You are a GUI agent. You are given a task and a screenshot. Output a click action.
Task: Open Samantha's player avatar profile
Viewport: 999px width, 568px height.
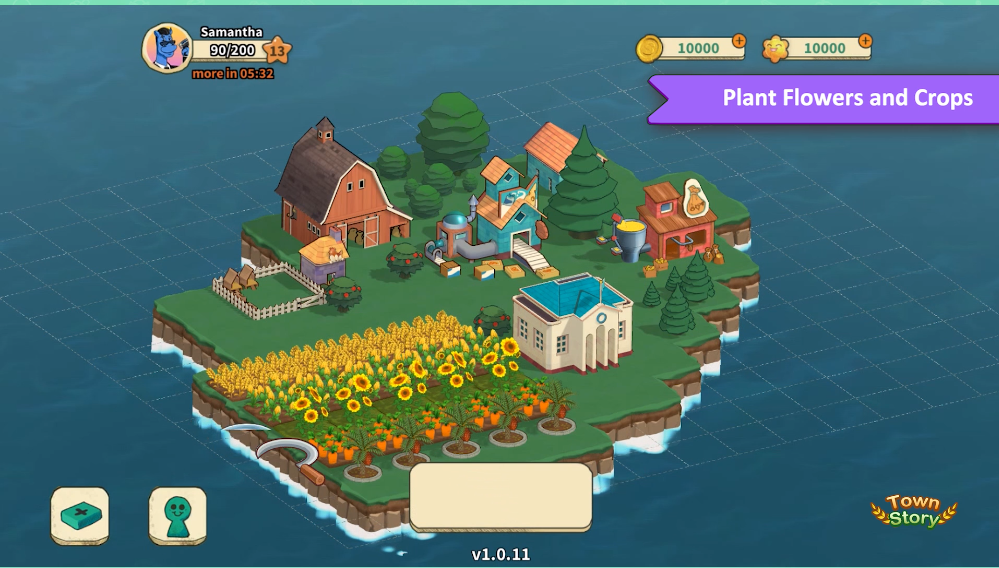[x=166, y=48]
